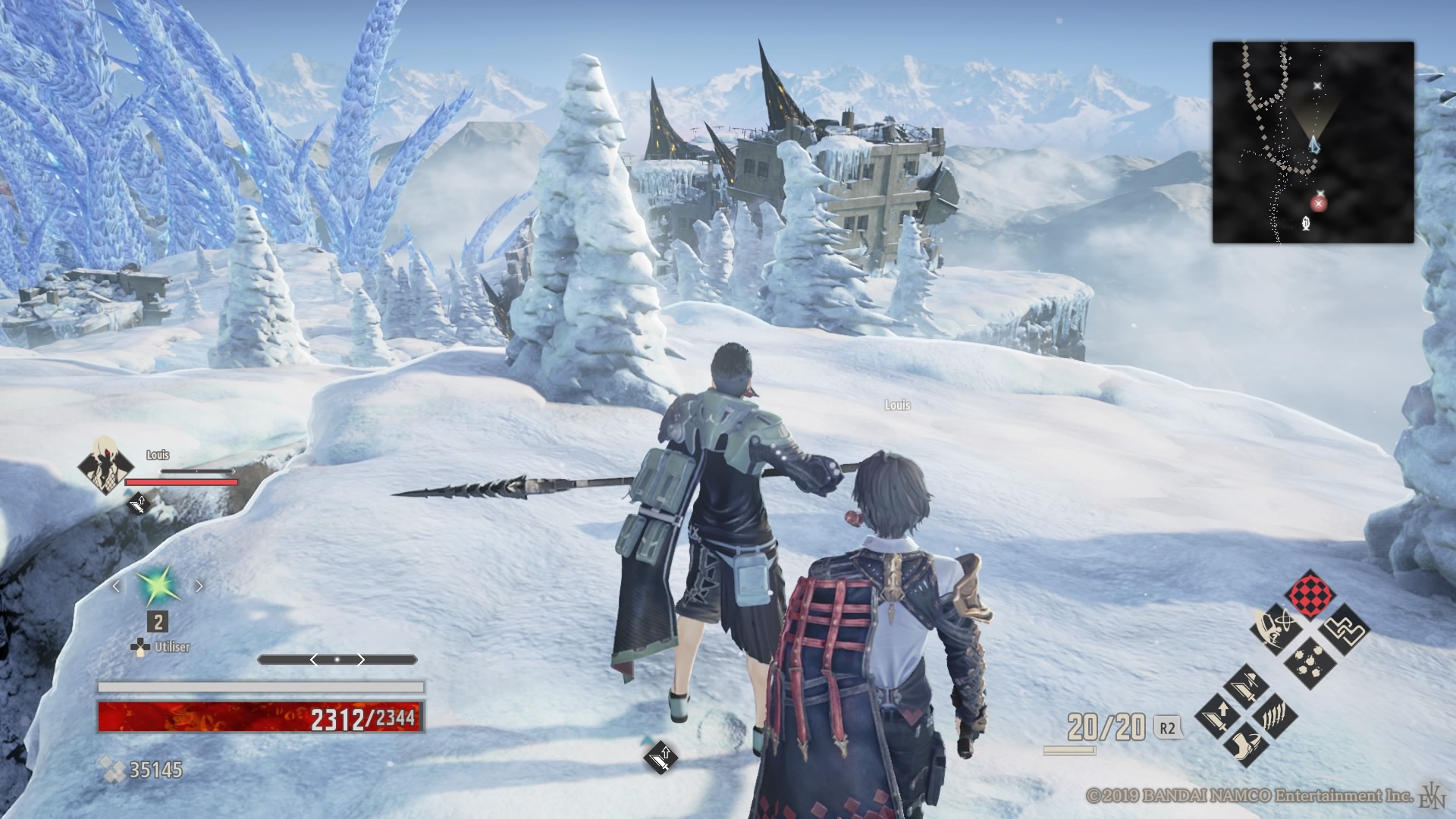1456x819 pixels.
Task: Activate the sword-slash with orbit gift
Action: 1274,629
